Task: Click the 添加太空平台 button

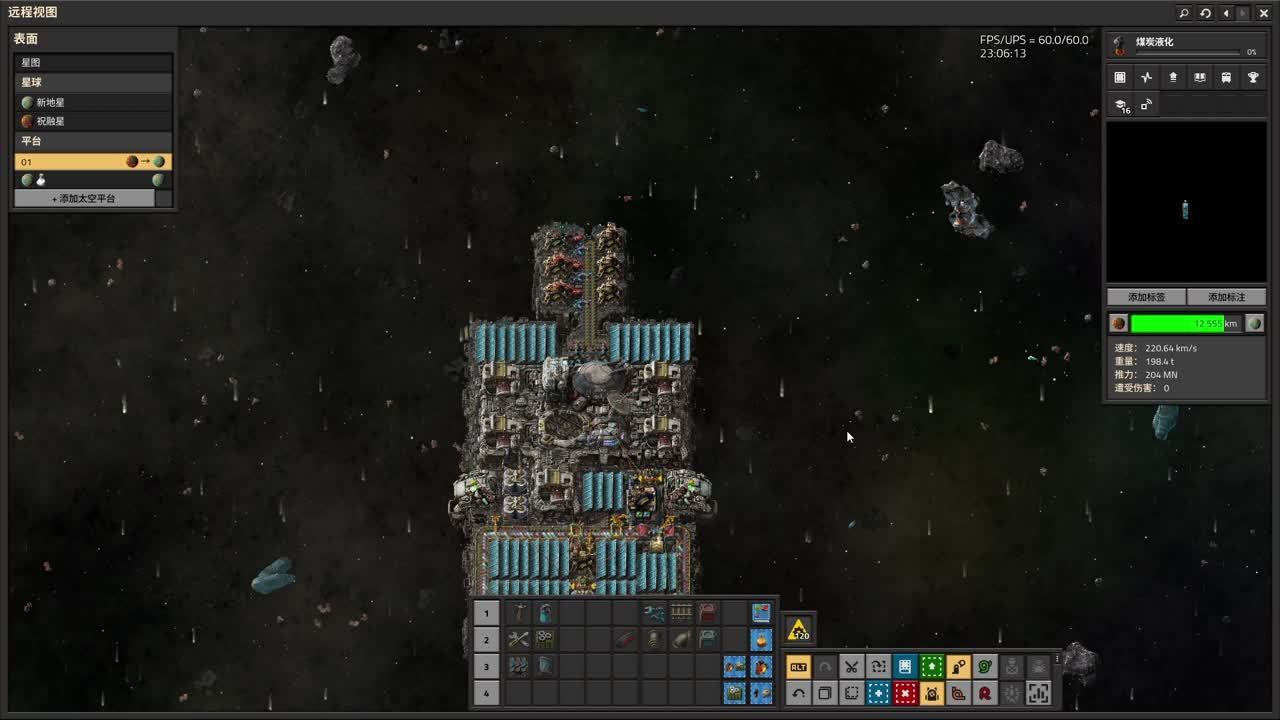Action: [84, 198]
